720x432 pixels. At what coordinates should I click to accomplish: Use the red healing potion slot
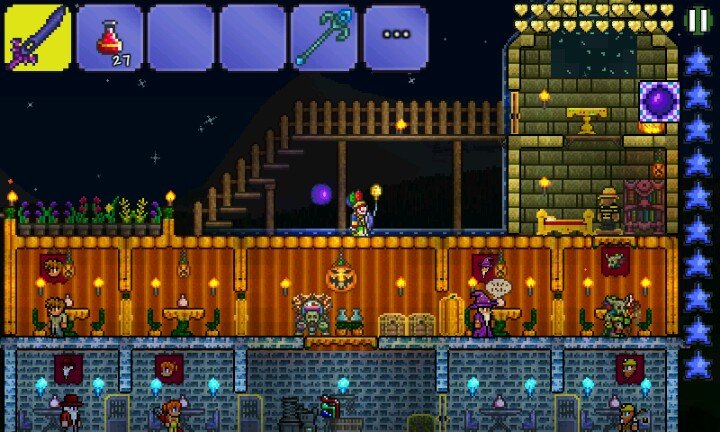tap(109, 38)
